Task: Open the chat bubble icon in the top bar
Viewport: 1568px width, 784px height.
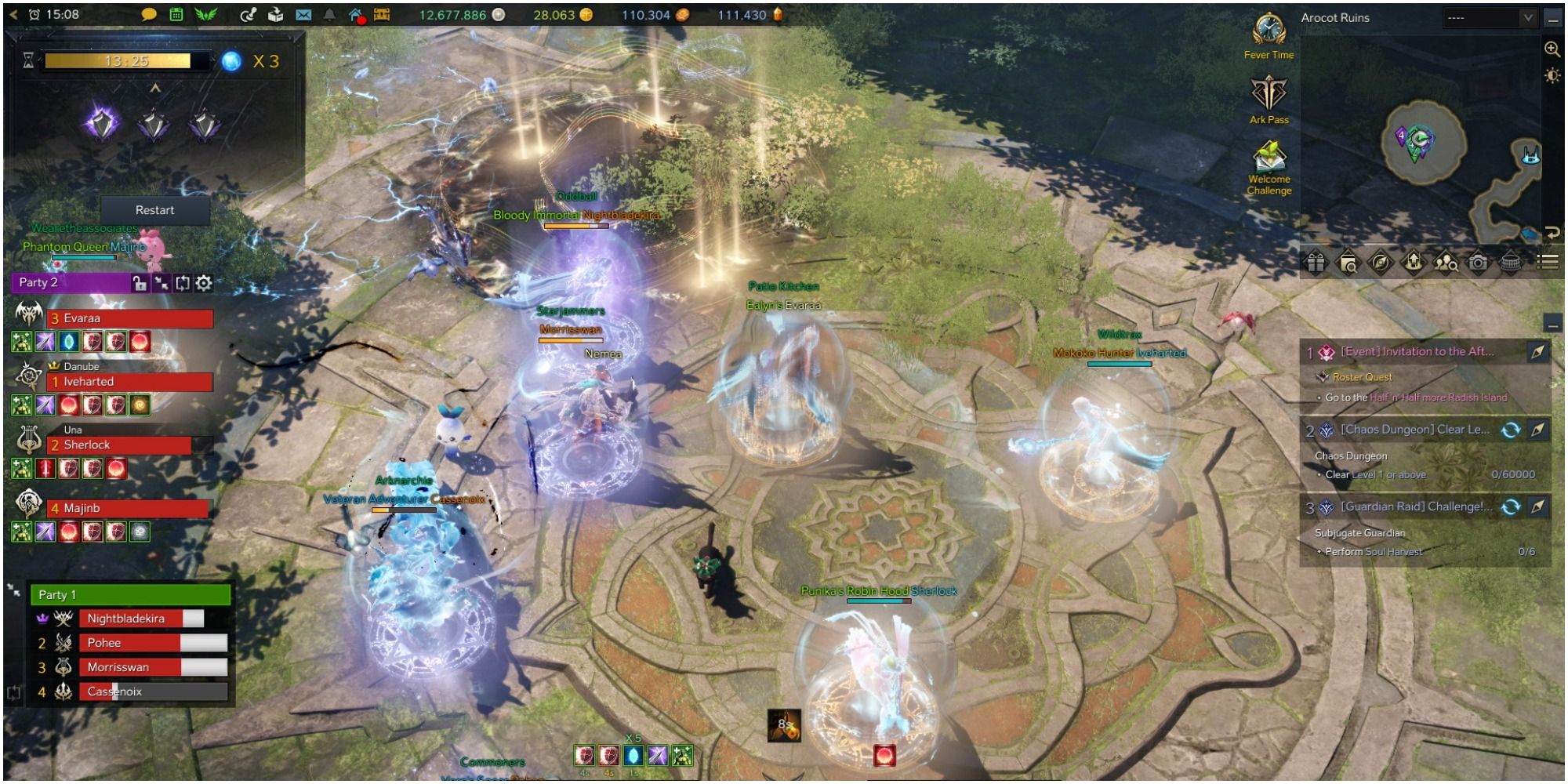Action: [149, 13]
